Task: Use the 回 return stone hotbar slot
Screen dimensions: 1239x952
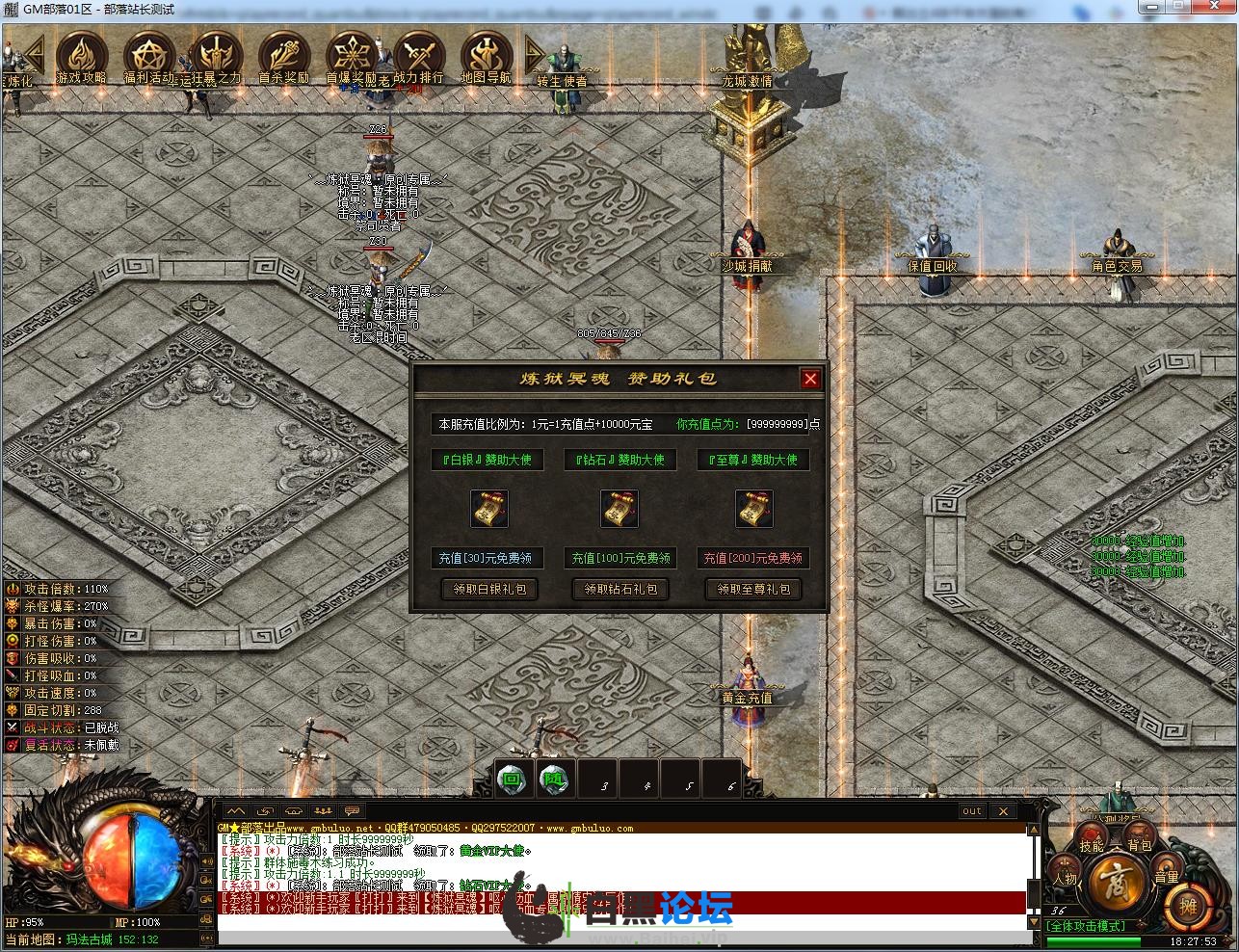Action: tap(513, 779)
